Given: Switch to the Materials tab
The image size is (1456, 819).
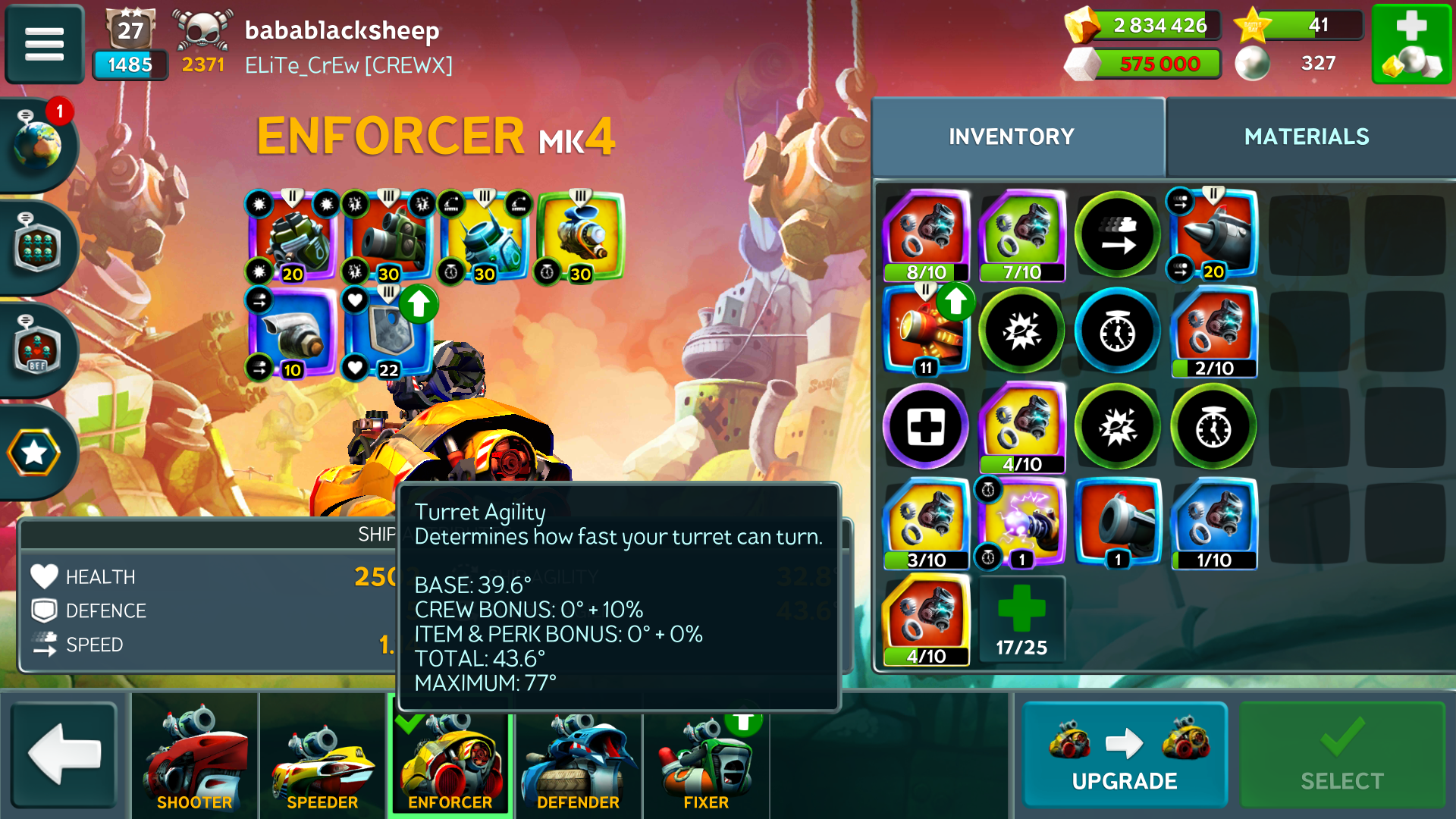Looking at the screenshot, I should [x=1306, y=136].
